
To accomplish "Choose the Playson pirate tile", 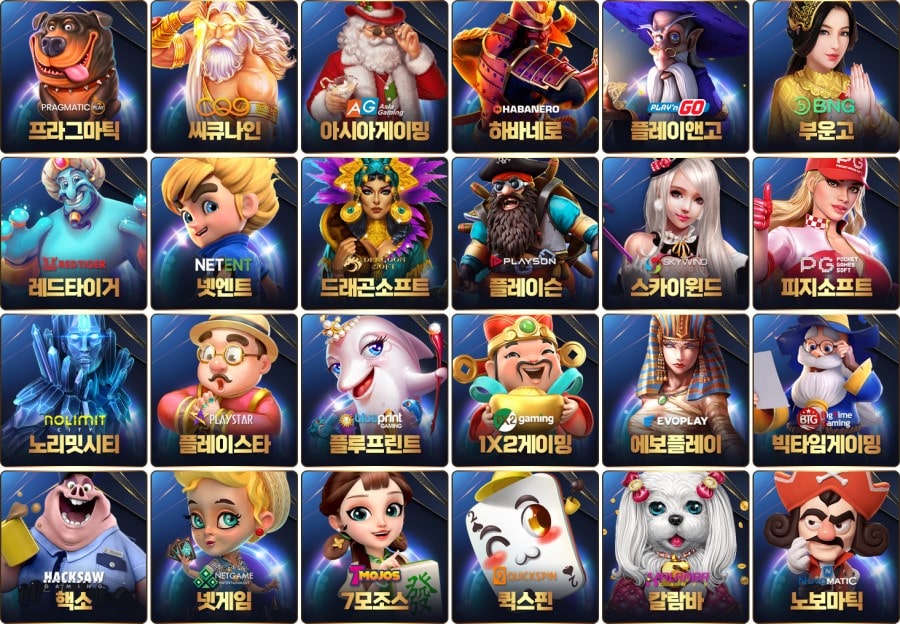I will (x=525, y=232).
